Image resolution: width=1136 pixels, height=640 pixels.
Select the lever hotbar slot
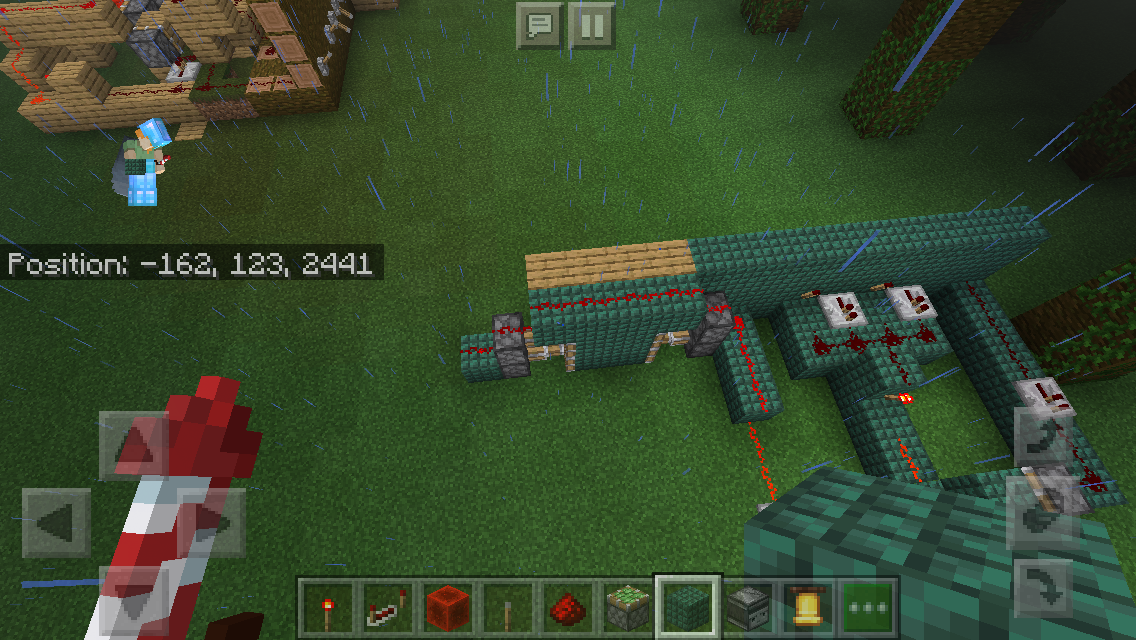[x=507, y=606]
